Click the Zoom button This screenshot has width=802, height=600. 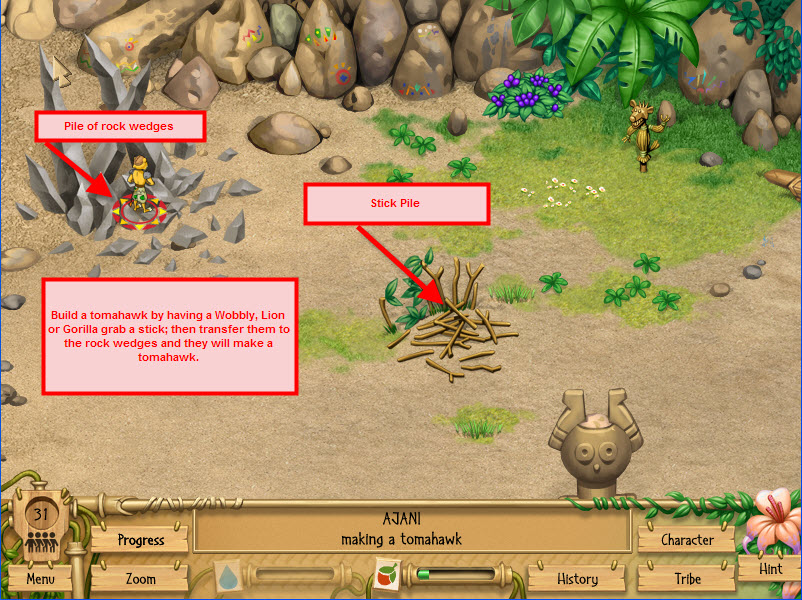pyautogui.click(x=140, y=578)
